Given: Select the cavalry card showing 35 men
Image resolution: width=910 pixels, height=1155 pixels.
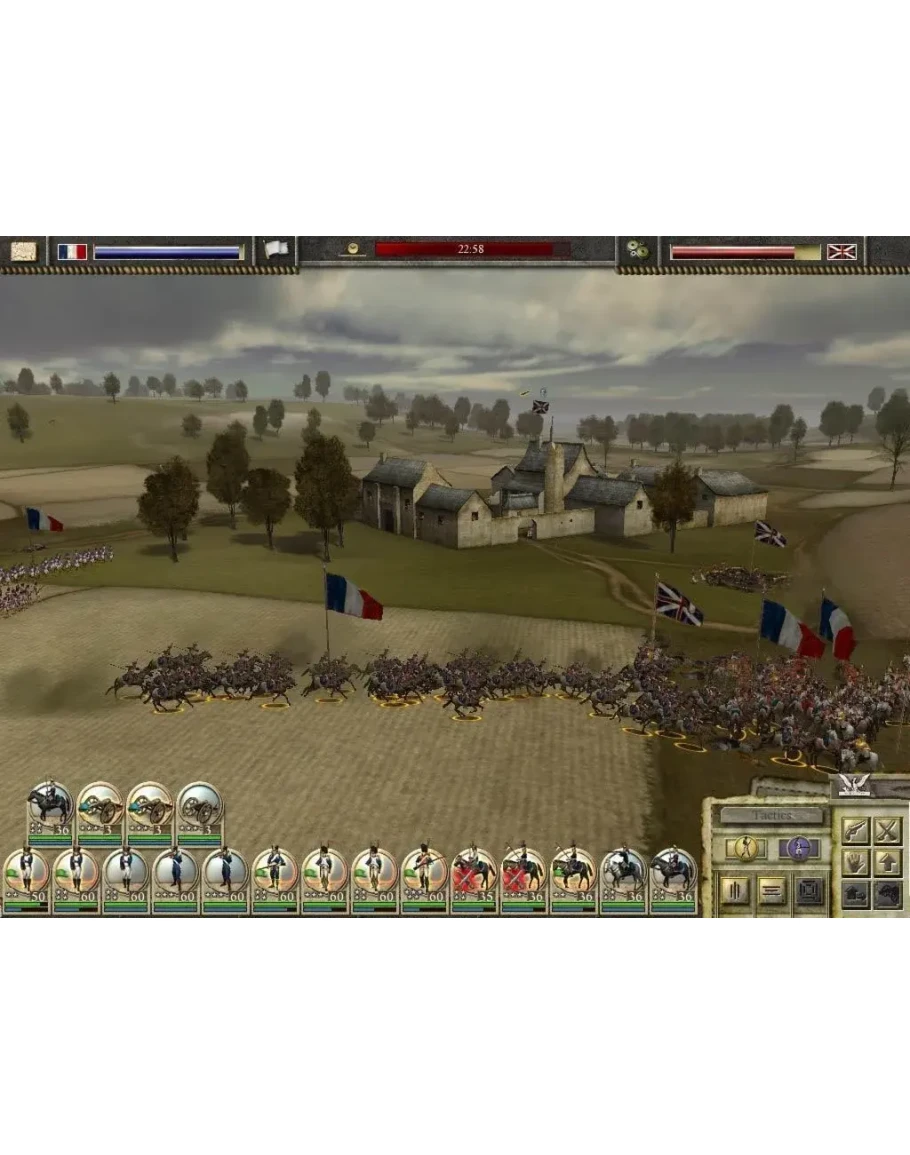Looking at the screenshot, I should [x=474, y=874].
